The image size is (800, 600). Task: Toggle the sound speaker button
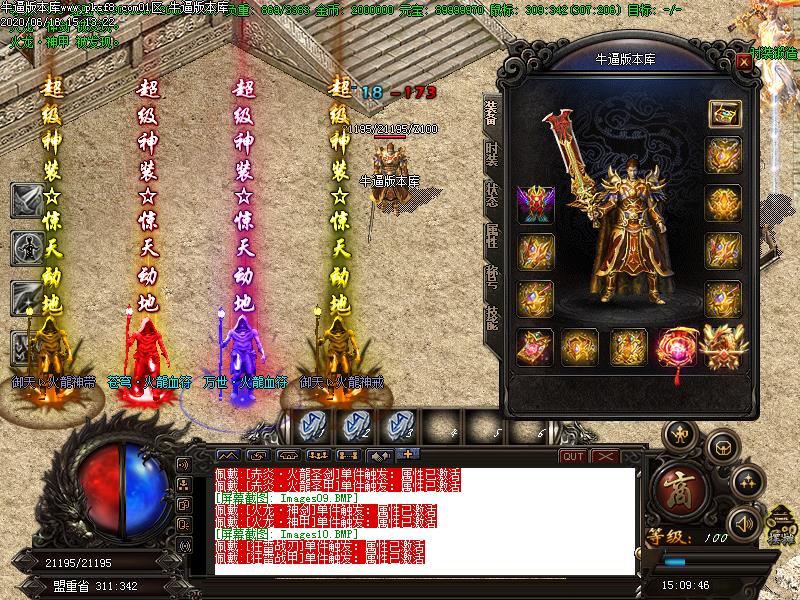coord(744,523)
